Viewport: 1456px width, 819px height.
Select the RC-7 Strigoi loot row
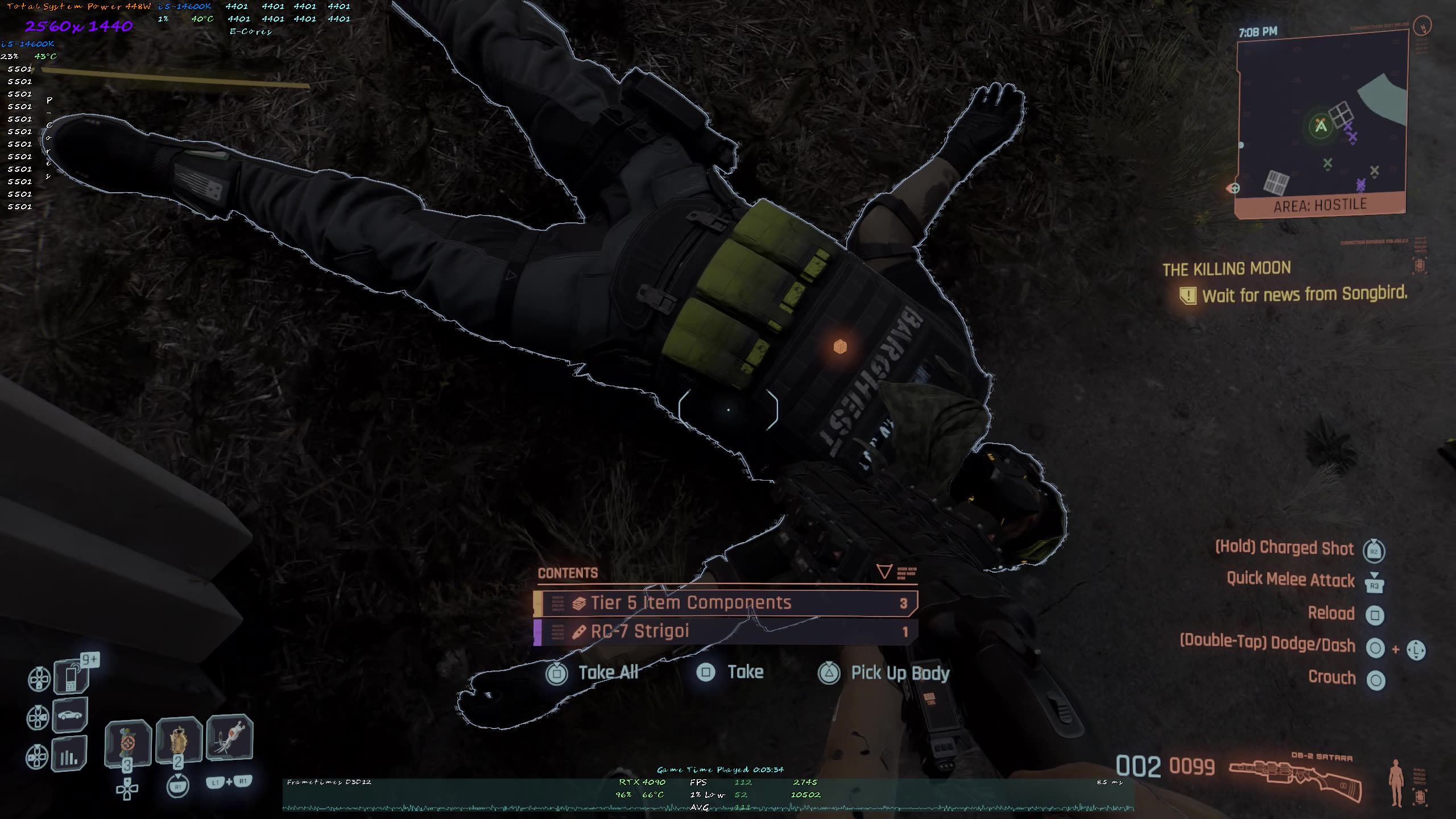click(726, 632)
